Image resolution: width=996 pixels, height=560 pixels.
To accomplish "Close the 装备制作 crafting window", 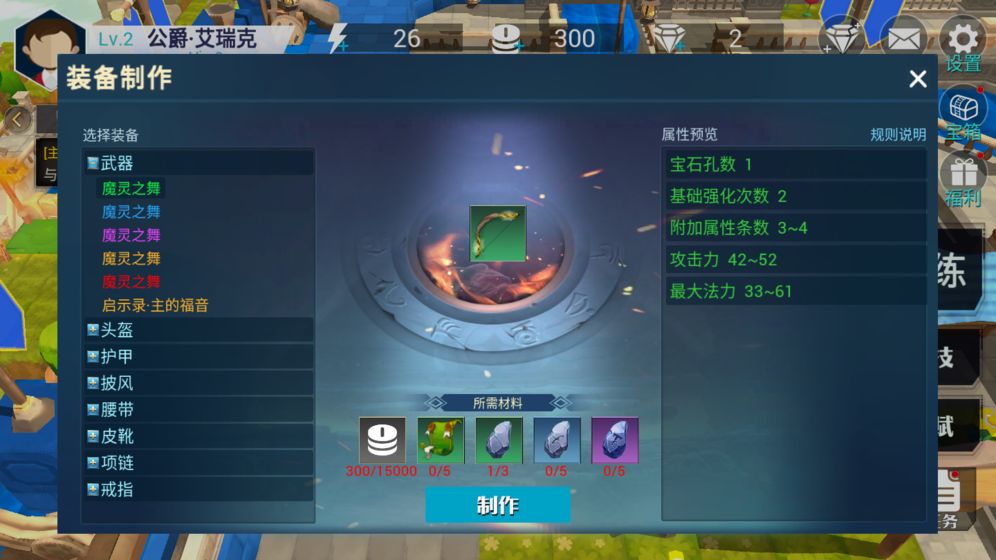I will [917, 80].
